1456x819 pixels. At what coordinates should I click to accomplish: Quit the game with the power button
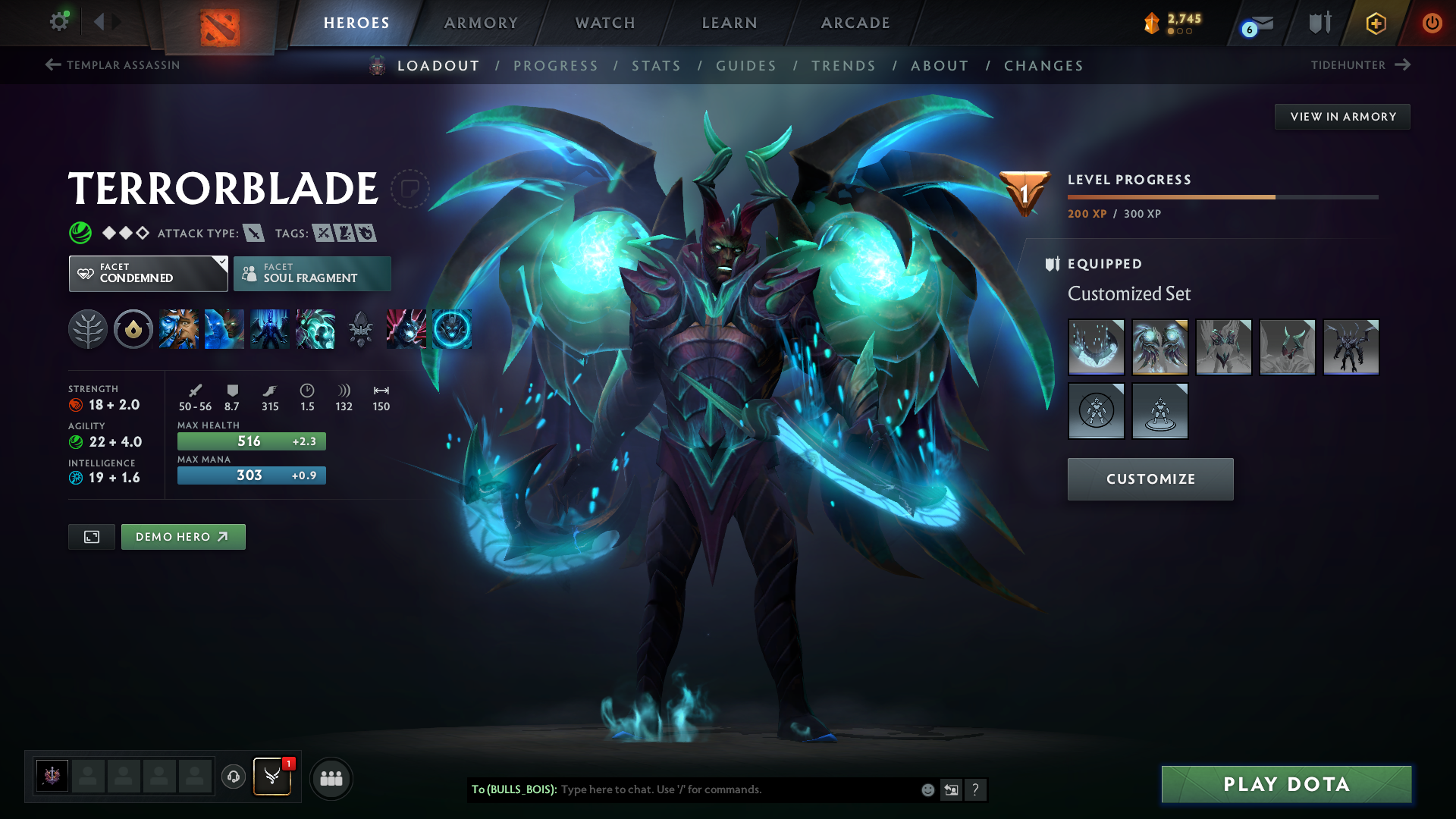coord(1432,23)
